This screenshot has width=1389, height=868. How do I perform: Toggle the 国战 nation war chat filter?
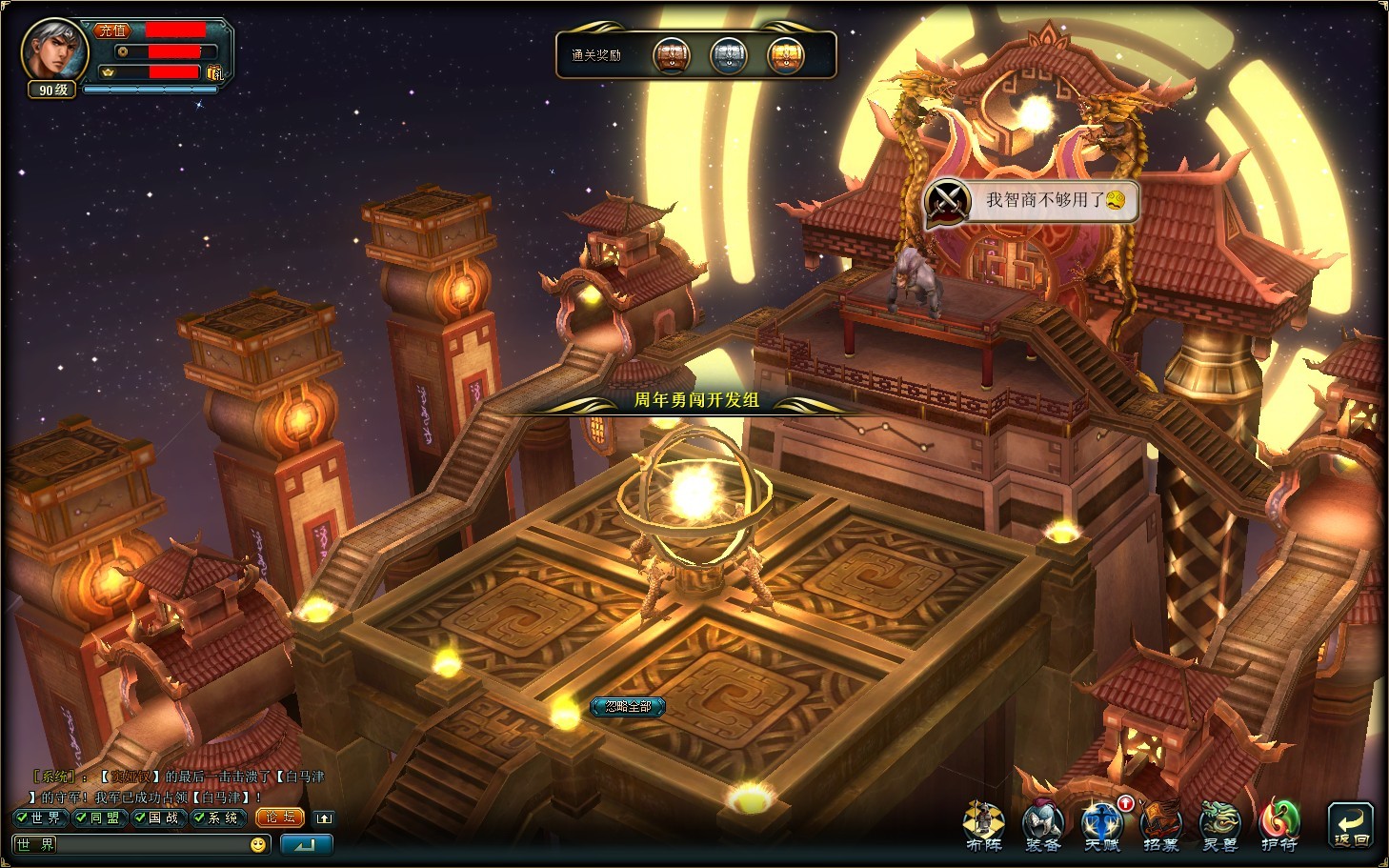(x=156, y=818)
